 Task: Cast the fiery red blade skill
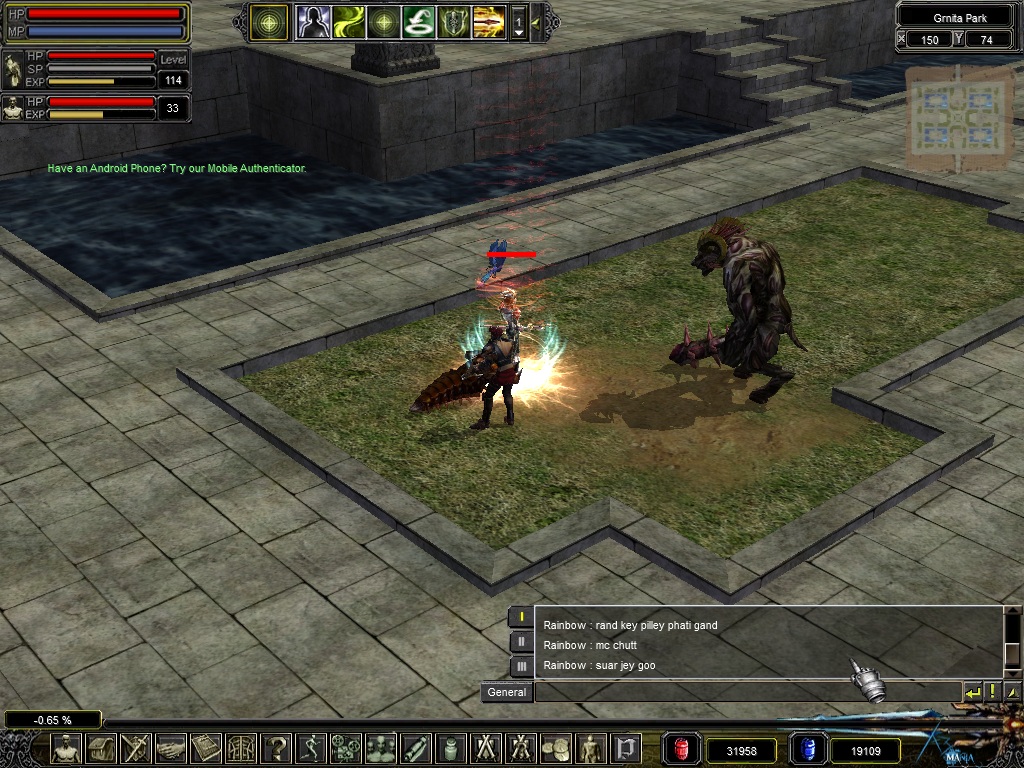click(x=489, y=21)
